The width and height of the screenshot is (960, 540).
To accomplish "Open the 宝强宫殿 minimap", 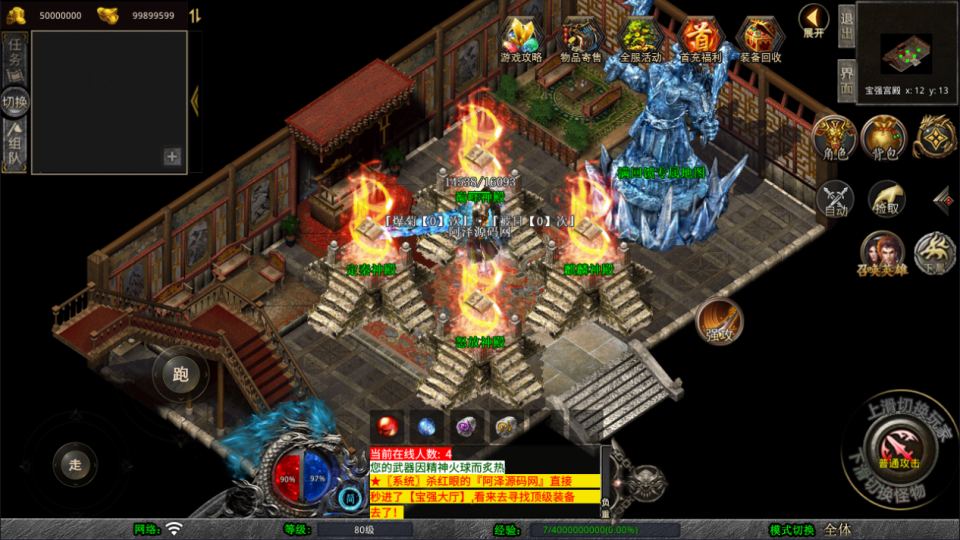I will point(907,52).
